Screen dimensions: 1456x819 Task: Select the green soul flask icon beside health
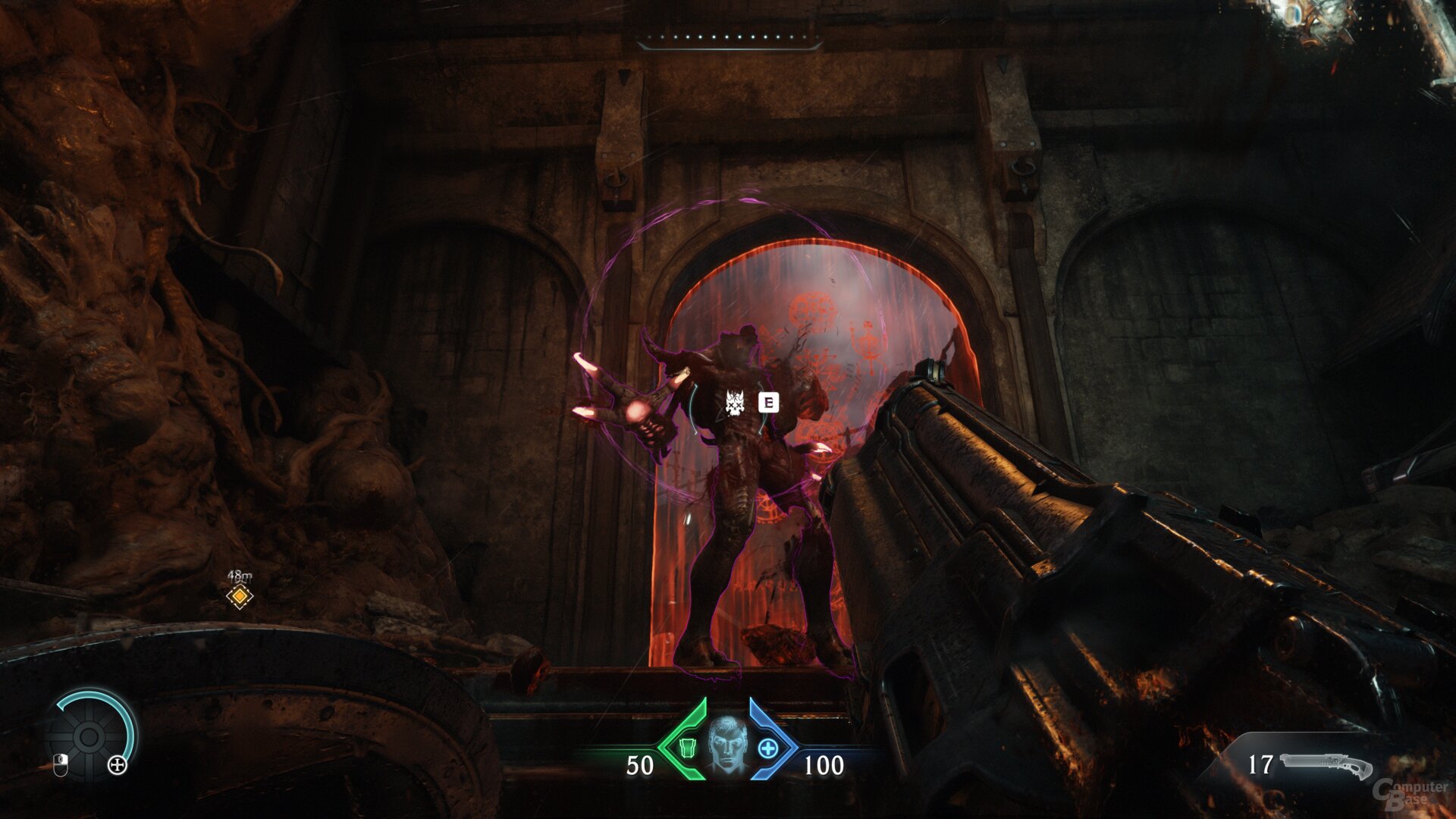[x=688, y=748]
